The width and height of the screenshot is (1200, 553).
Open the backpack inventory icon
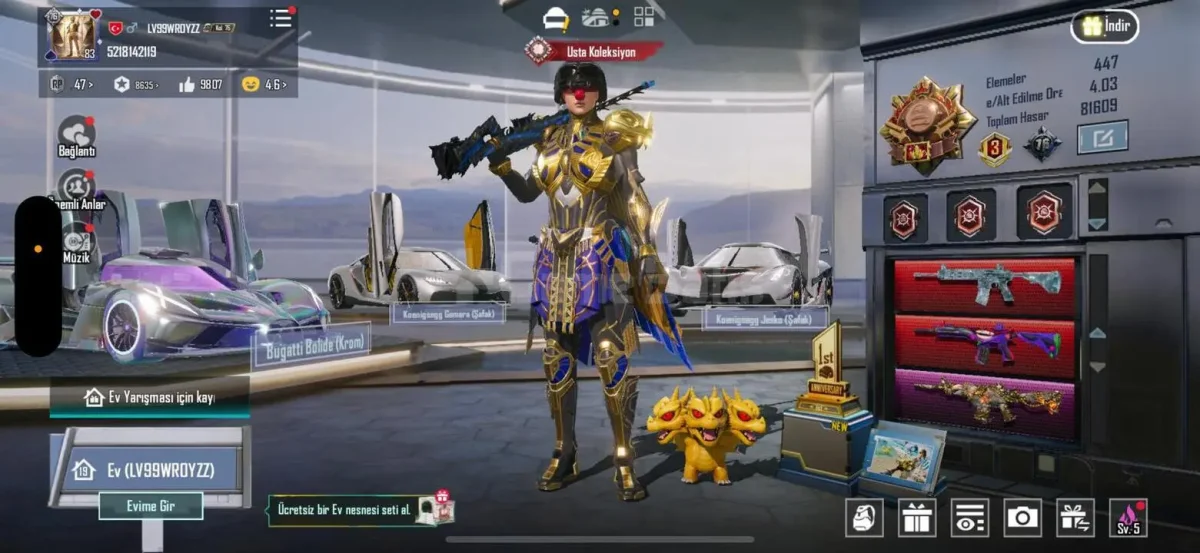pos(864,517)
